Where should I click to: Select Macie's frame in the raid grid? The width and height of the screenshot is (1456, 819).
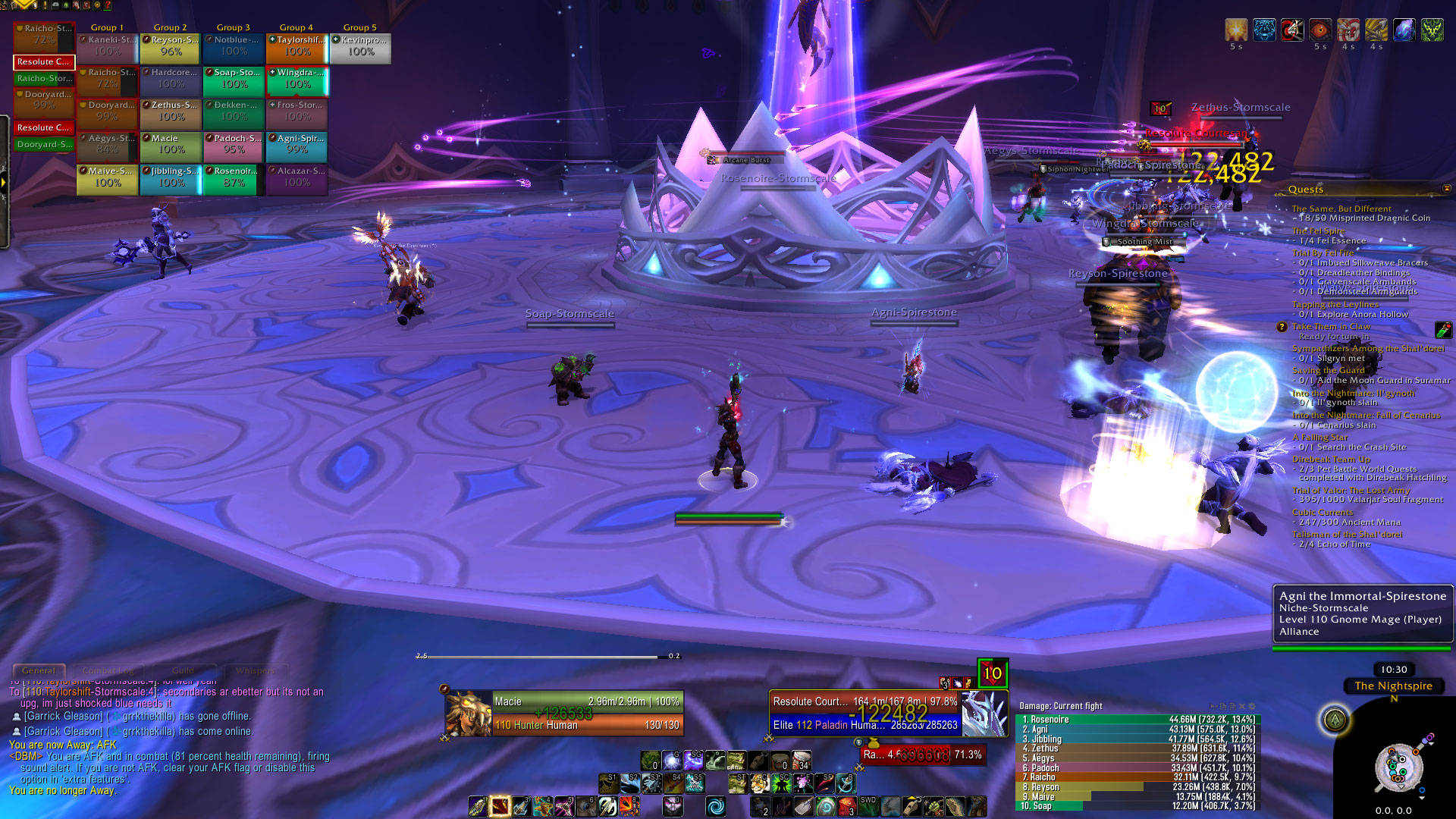point(171,145)
